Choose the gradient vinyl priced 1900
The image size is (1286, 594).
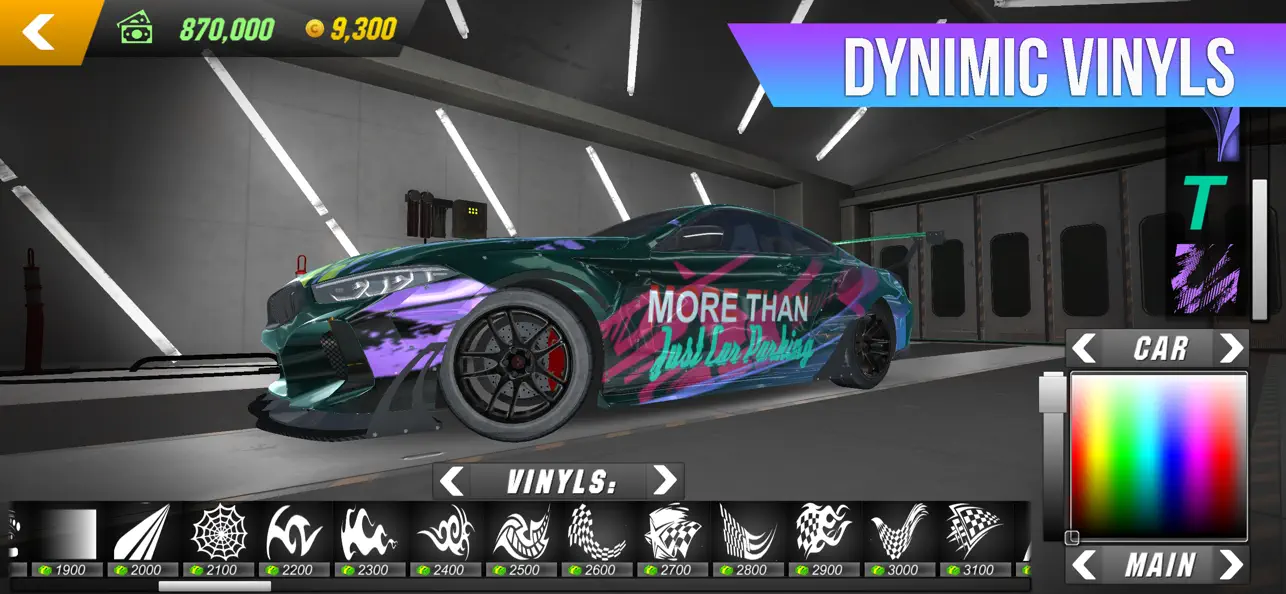click(x=70, y=535)
